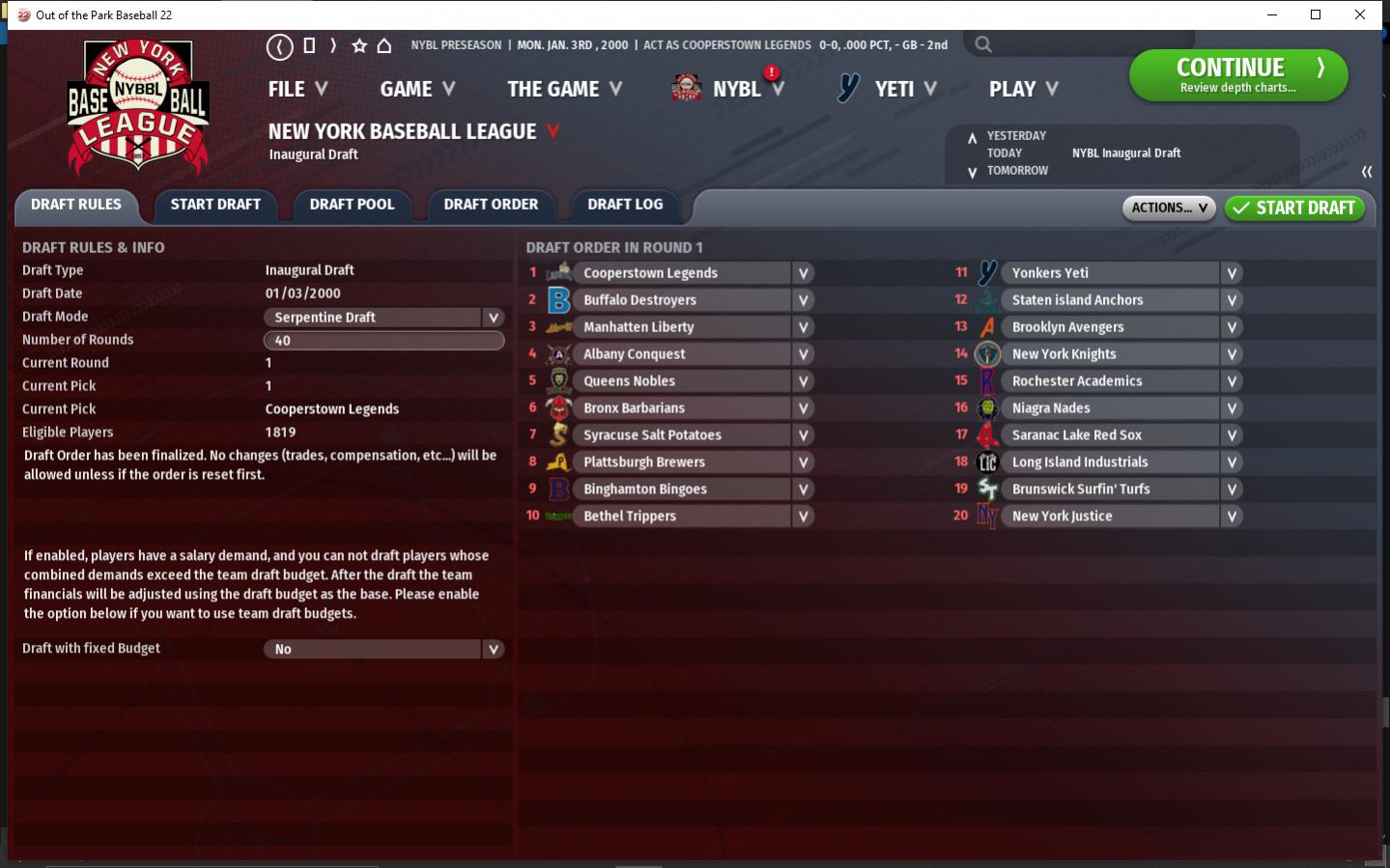Open the Cooperstown Legends pick dropdown
This screenshot has width=1390, height=868.
tap(803, 273)
